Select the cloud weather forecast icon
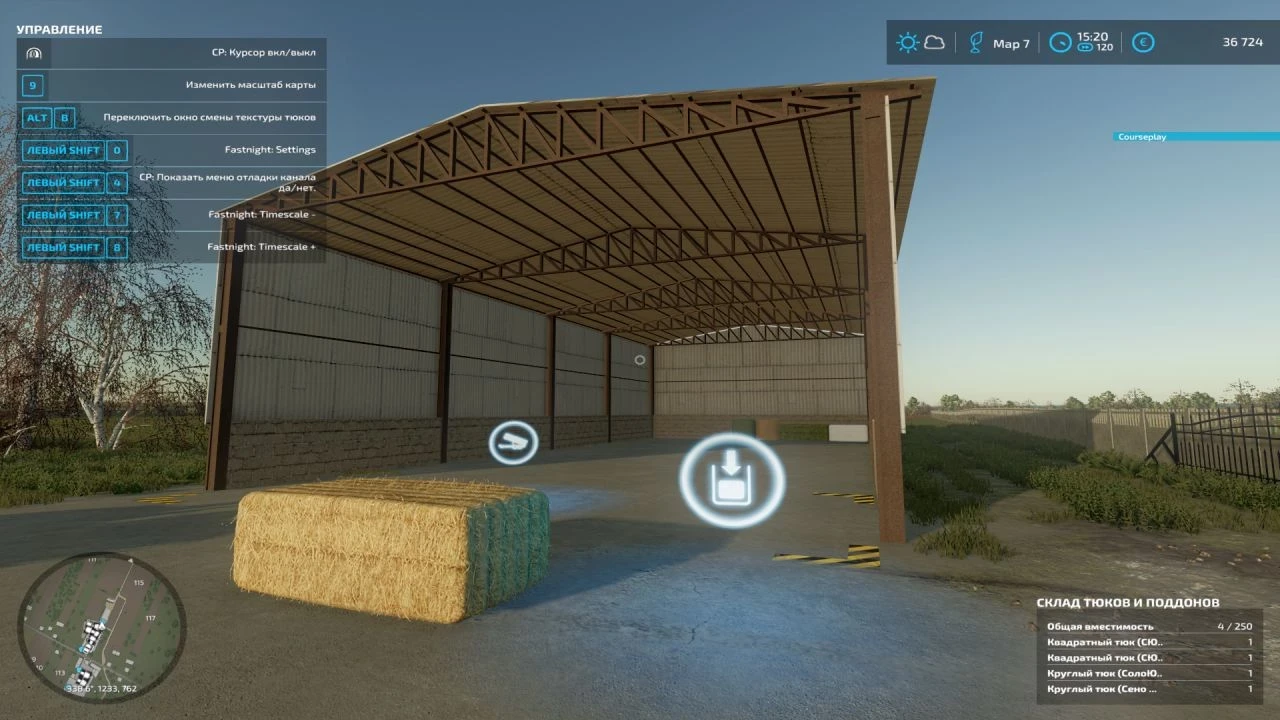 (934, 42)
